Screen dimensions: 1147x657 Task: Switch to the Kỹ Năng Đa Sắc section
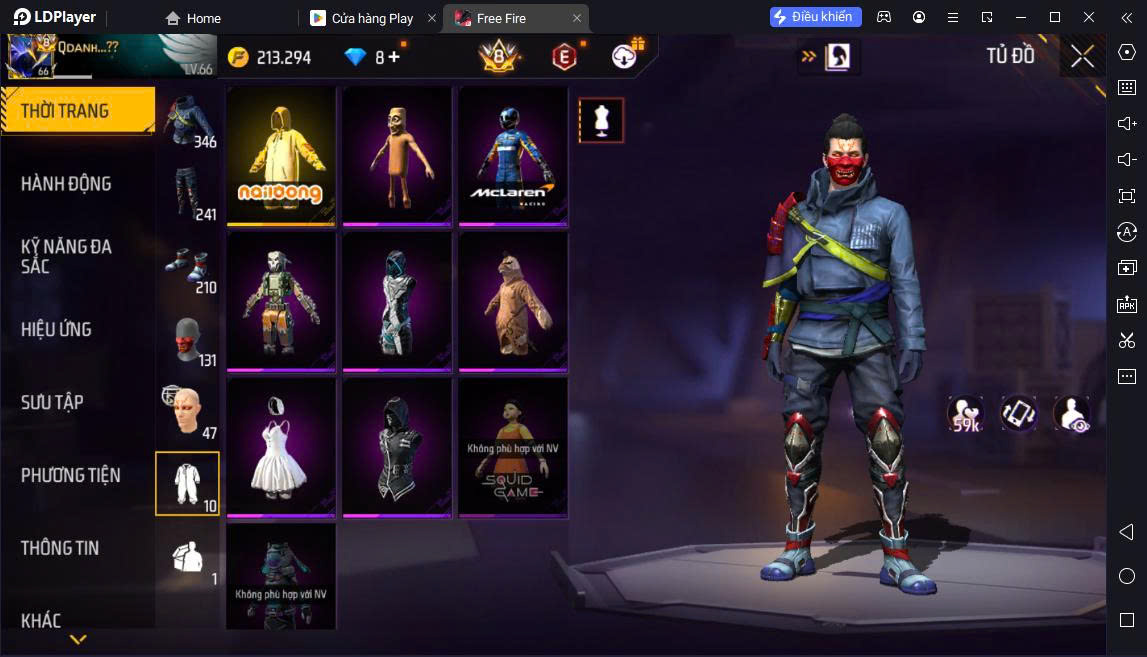(66, 256)
